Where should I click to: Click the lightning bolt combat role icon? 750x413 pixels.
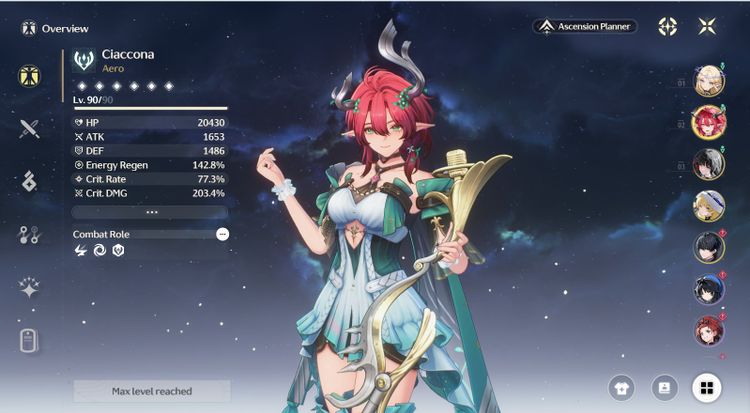pos(81,251)
